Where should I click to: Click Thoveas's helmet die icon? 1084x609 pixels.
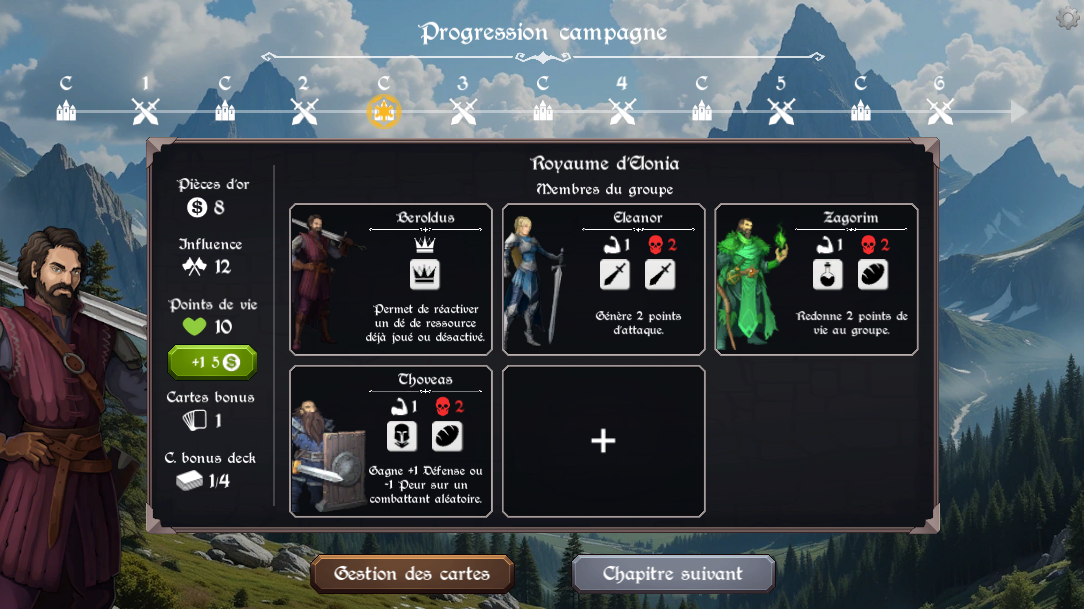coord(402,436)
